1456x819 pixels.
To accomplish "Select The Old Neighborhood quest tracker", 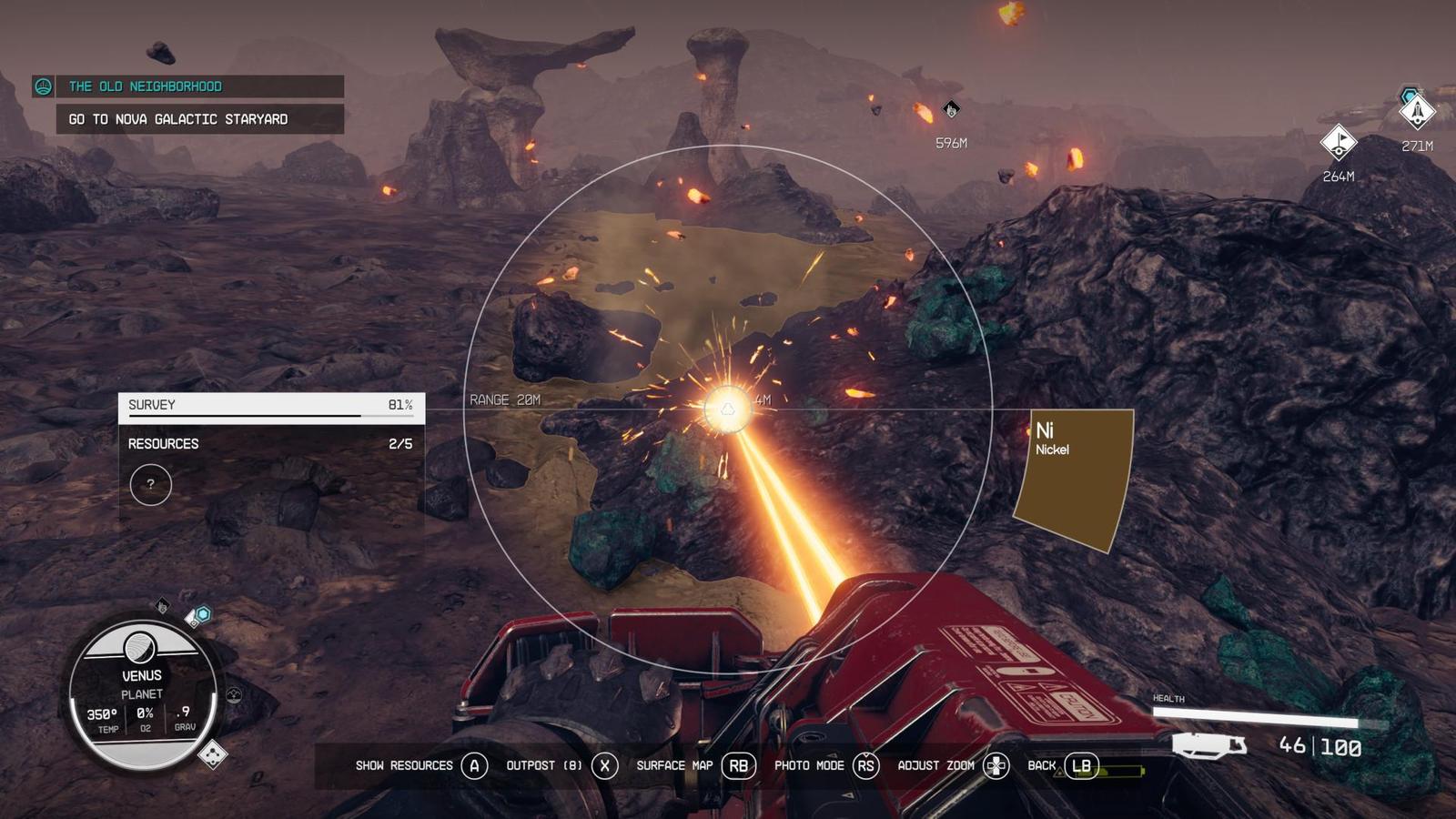I will 188,86.
